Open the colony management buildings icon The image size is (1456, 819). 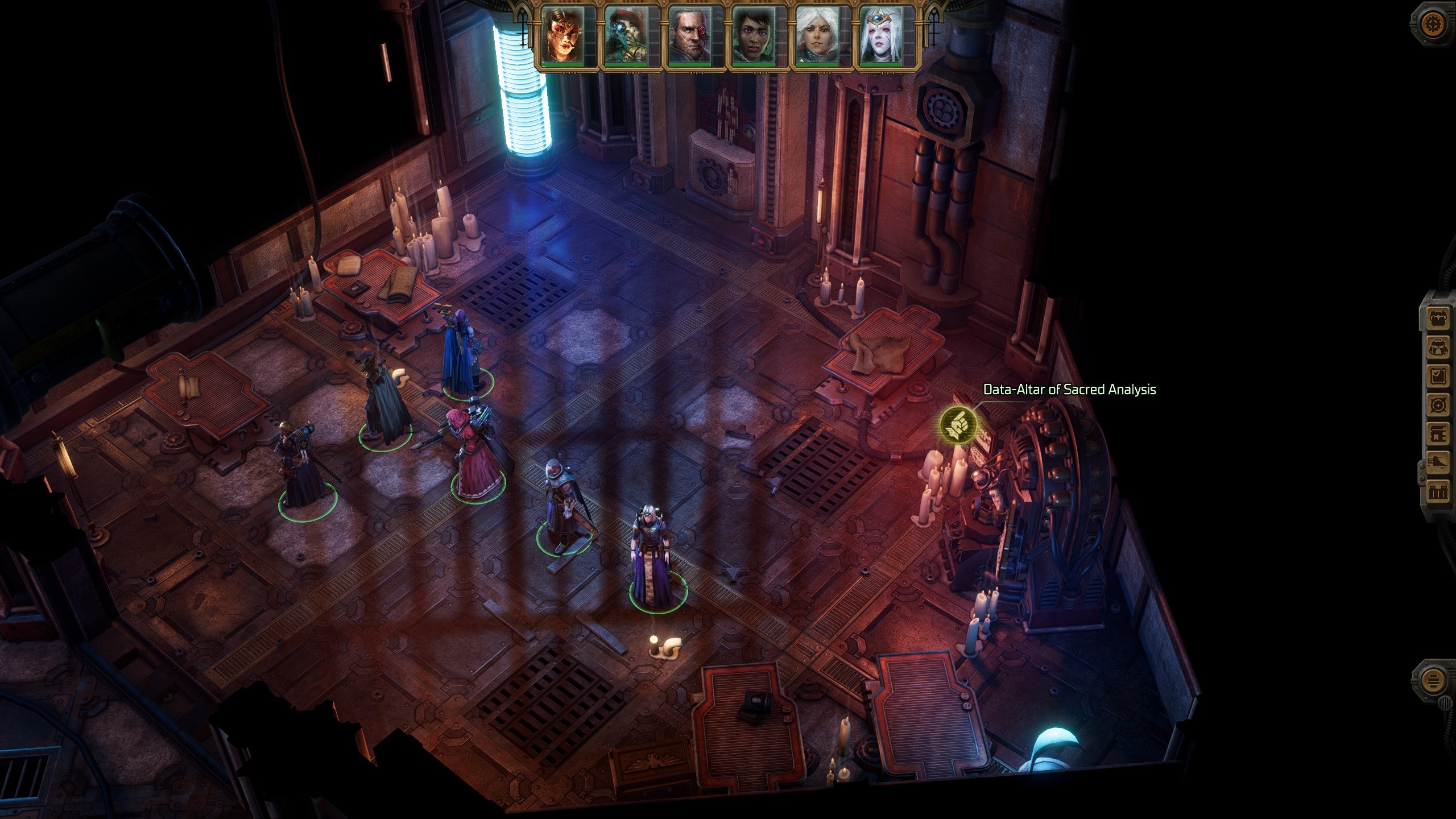point(1438,491)
